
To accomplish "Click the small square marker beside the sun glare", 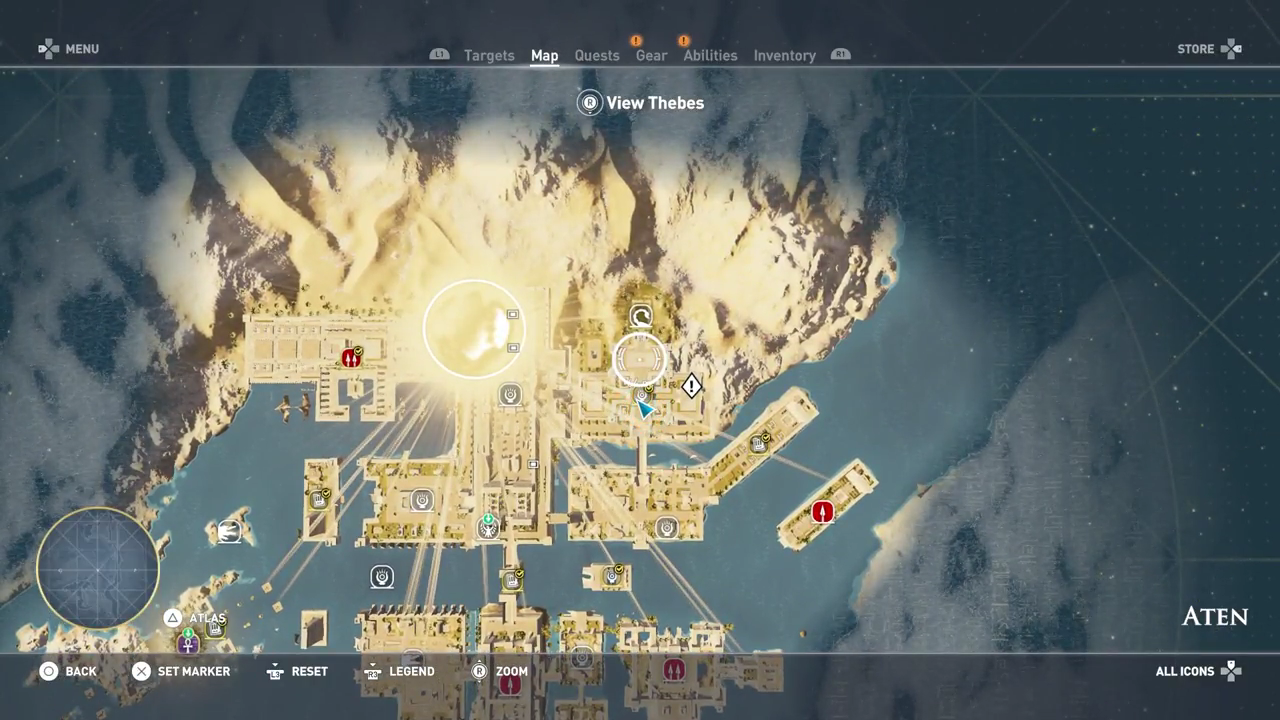I will pyautogui.click(x=513, y=346).
